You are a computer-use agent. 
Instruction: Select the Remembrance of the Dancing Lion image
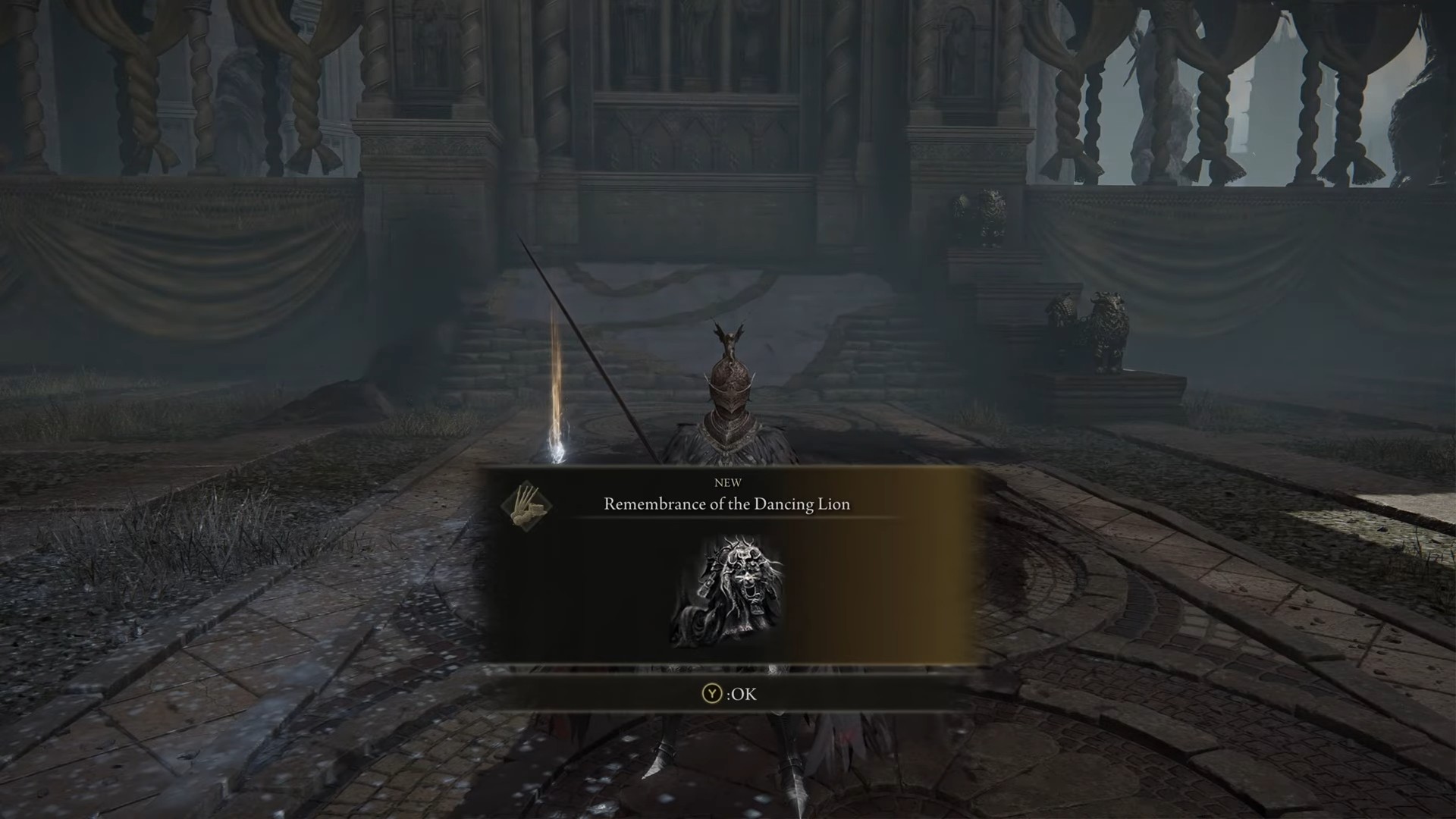pos(726,591)
